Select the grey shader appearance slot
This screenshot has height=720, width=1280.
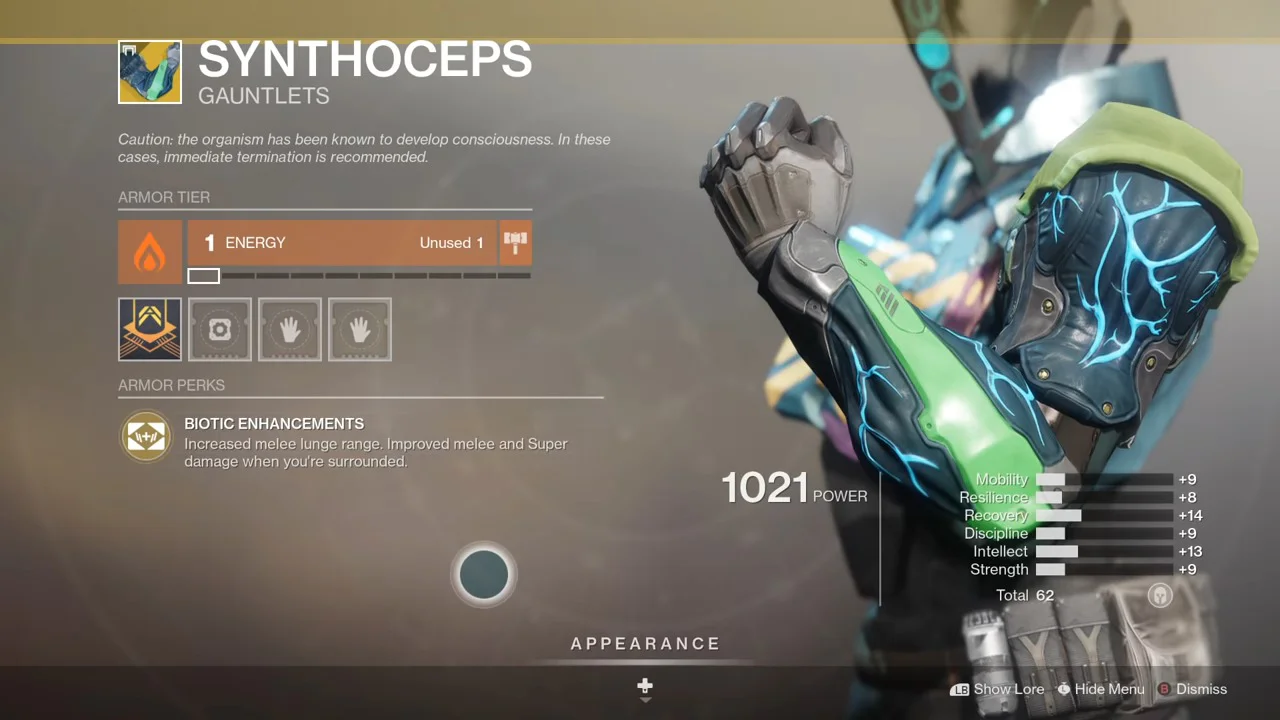(x=484, y=574)
